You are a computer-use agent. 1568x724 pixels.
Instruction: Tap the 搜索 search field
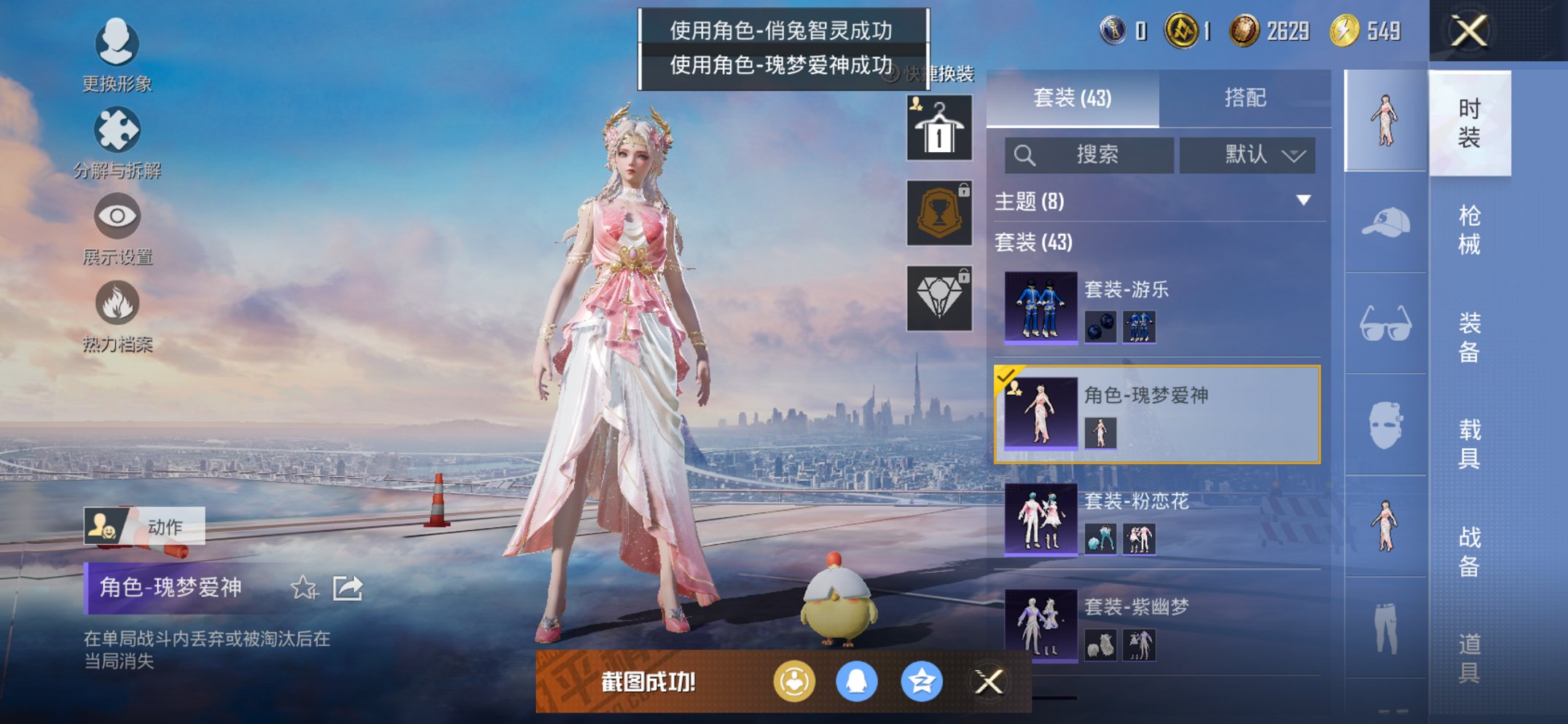[1089, 154]
